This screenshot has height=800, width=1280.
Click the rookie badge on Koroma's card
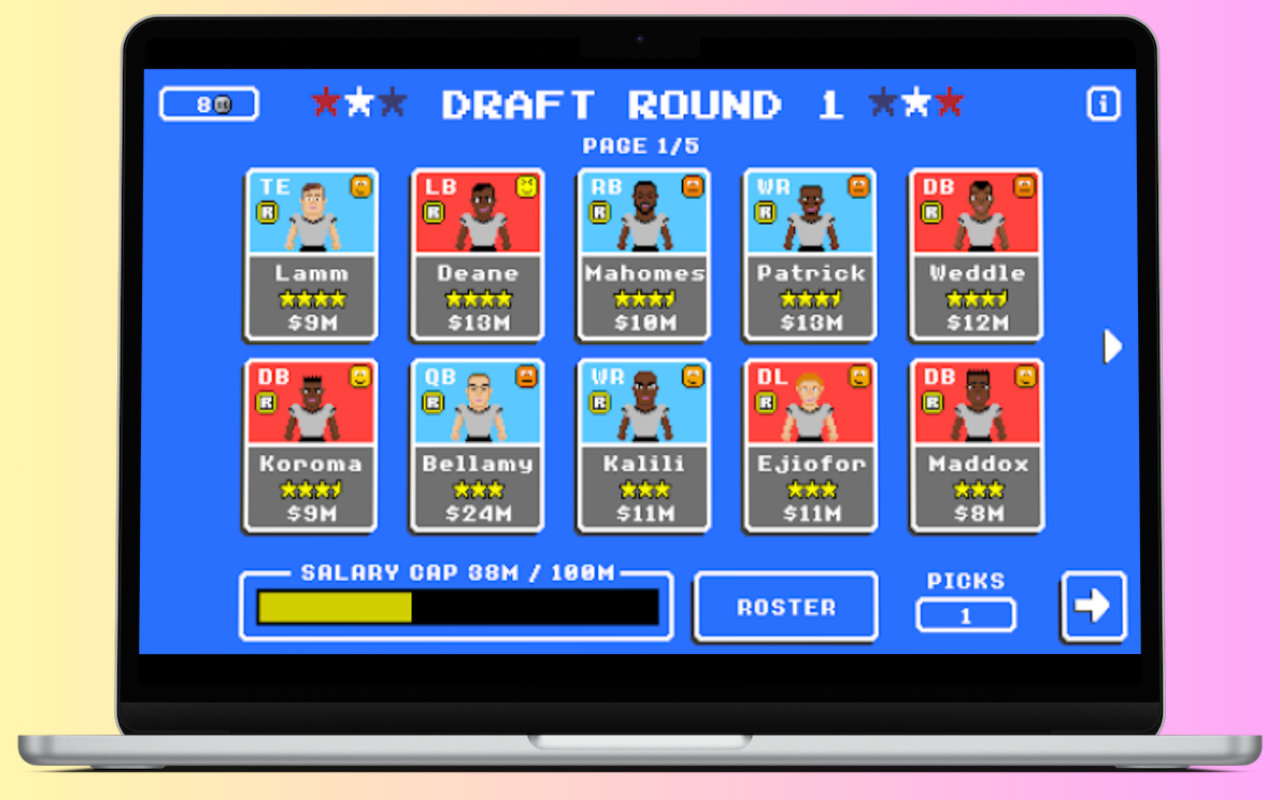click(266, 403)
